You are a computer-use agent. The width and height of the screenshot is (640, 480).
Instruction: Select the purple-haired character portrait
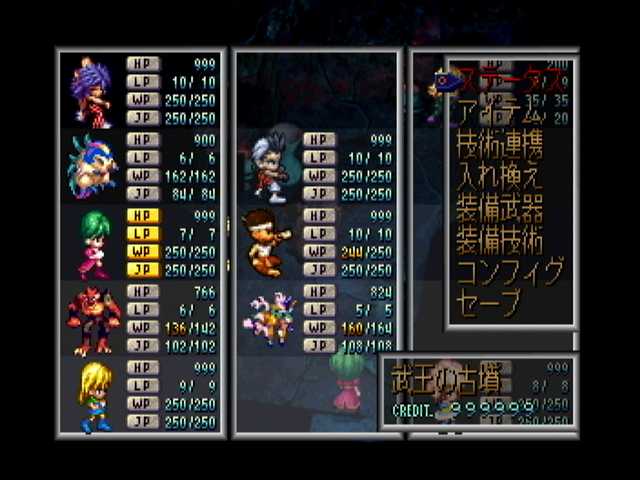click(91, 91)
